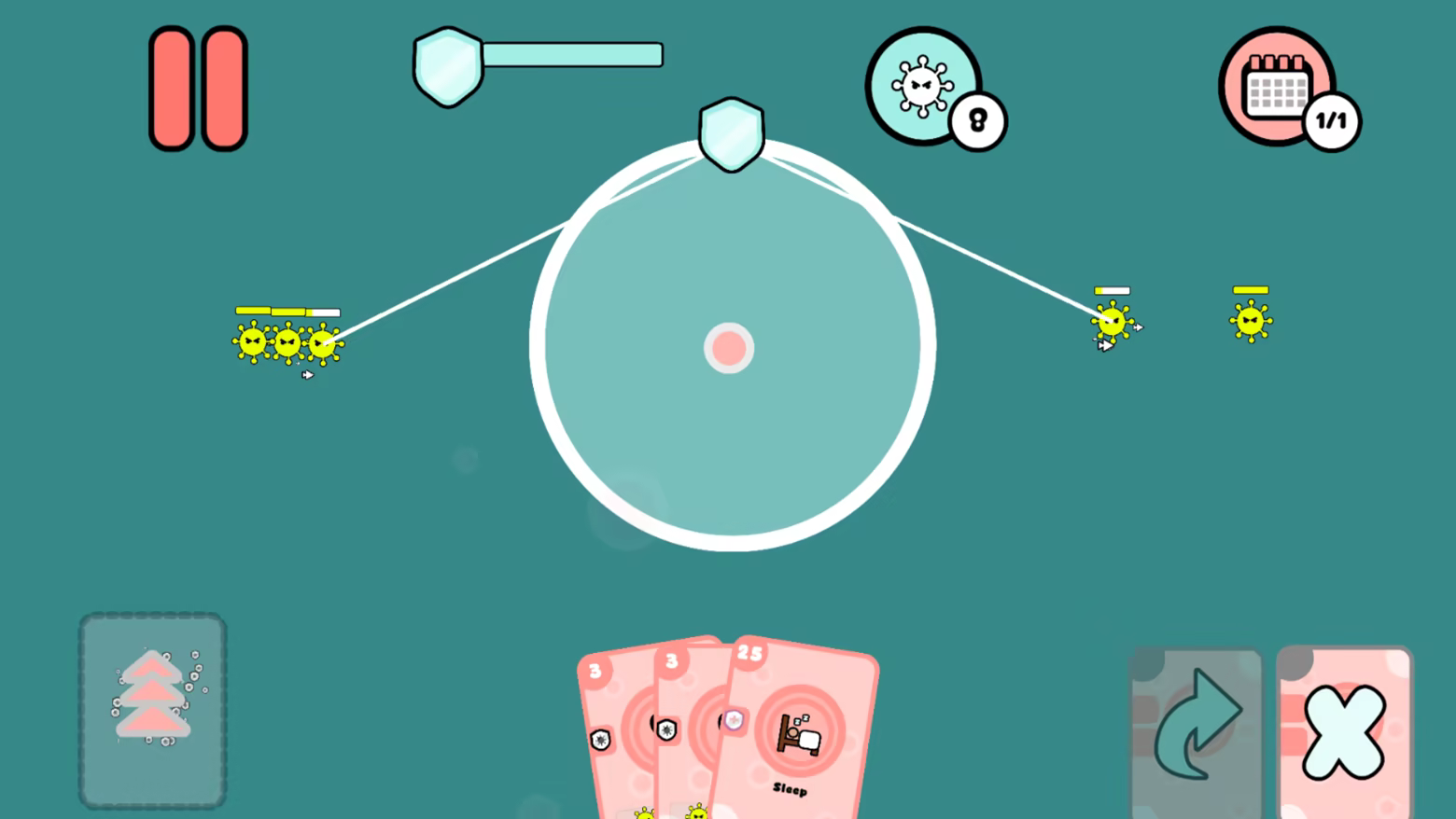The height and width of the screenshot is (819, 1456).
Task: Click the shield at the progress bar start
Action: tap(447, 64)
